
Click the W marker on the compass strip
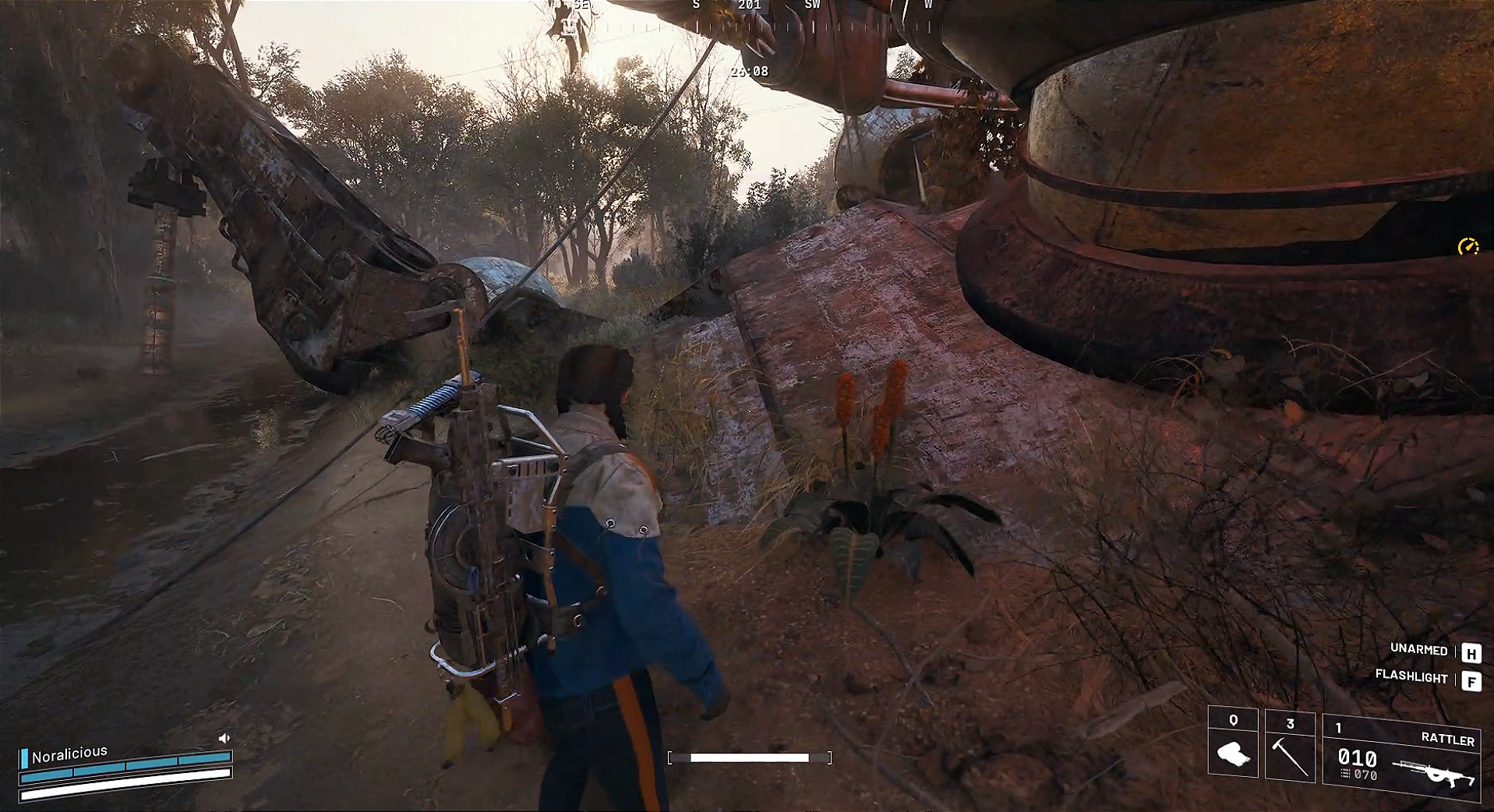927,5
